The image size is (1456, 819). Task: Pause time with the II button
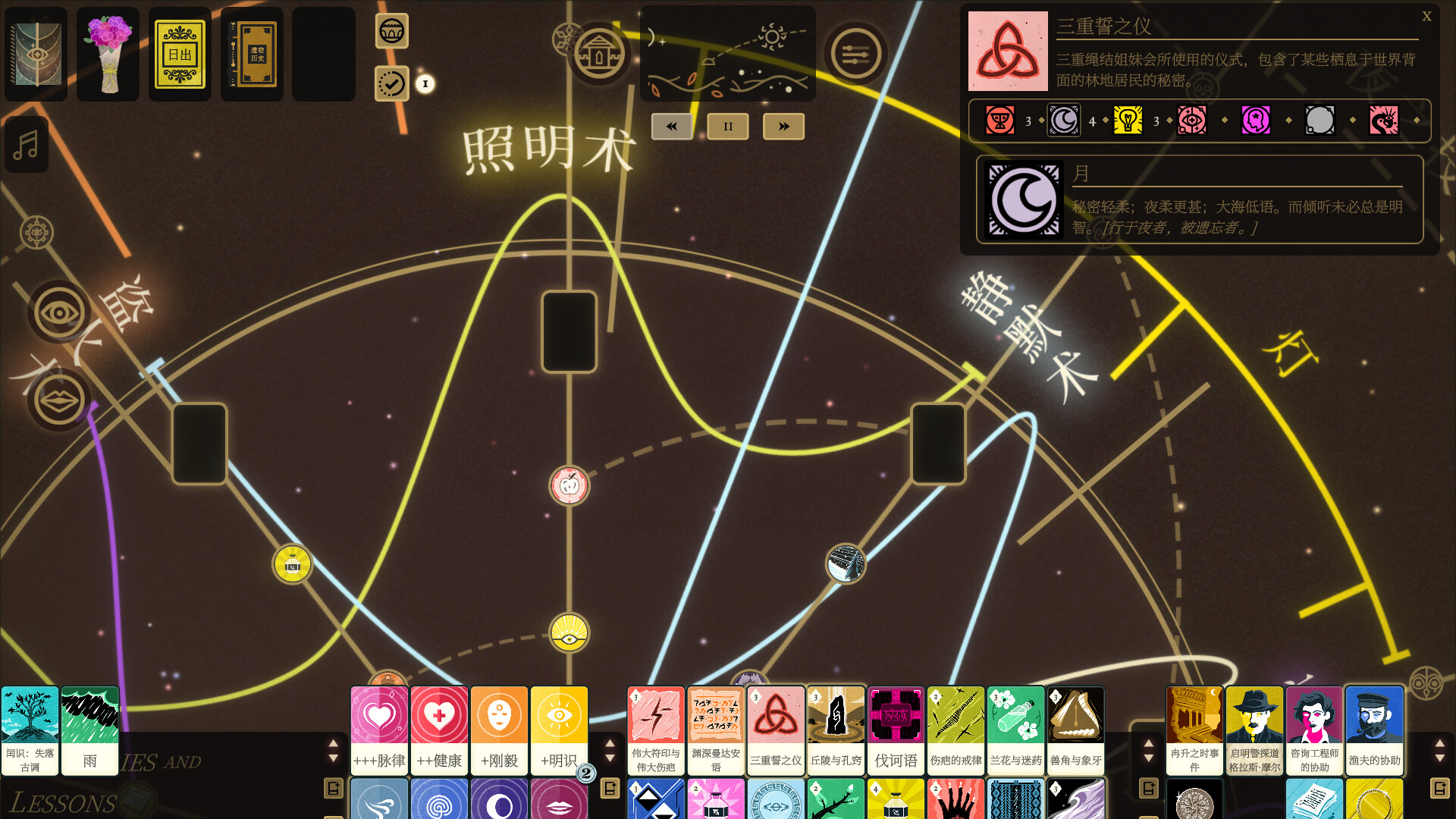click(x=727, y=126)
